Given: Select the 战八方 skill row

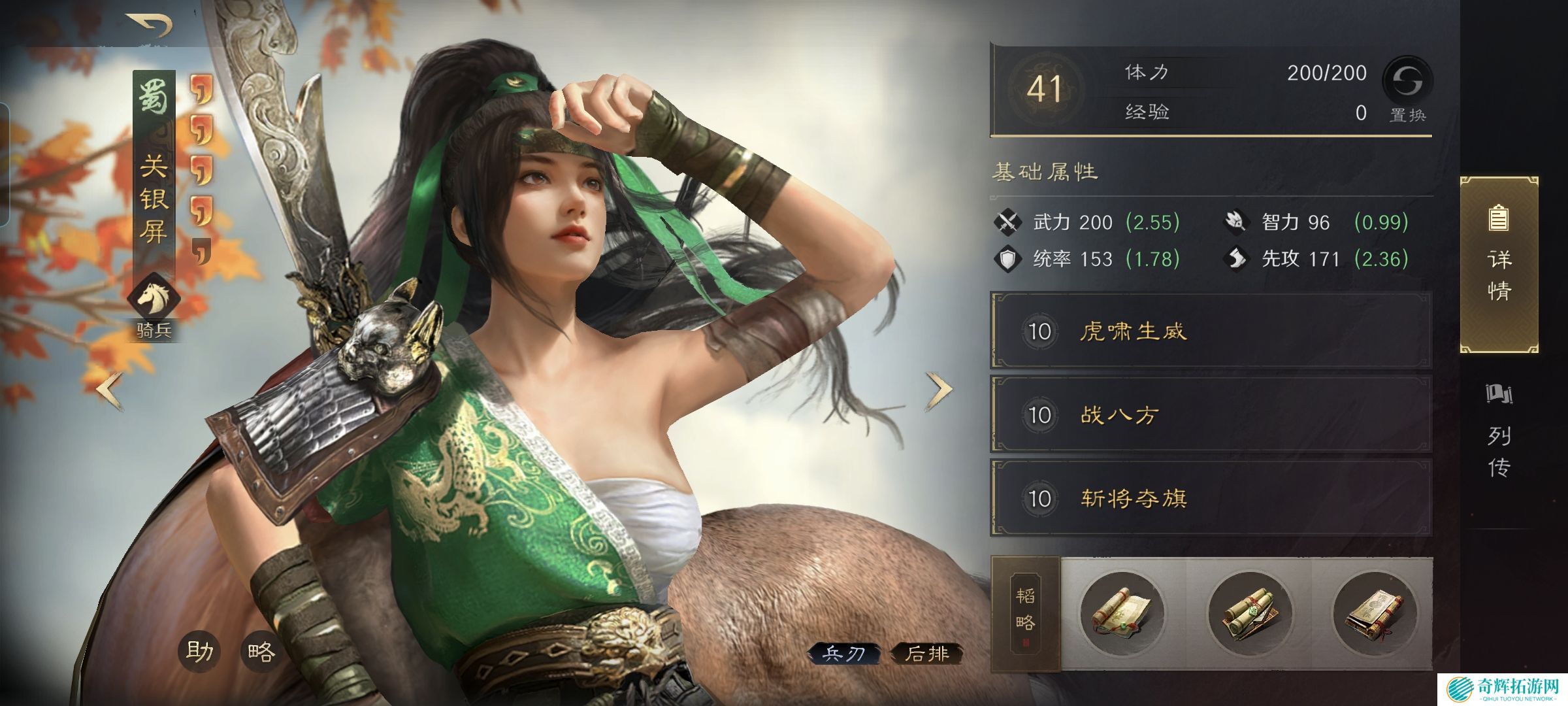Looking at the screenshot, I should coord(1211,414).
